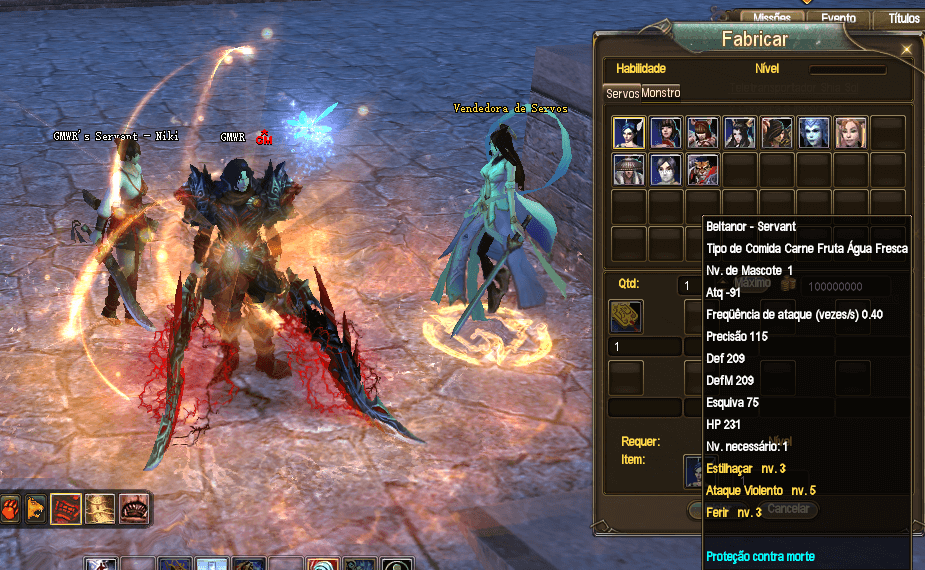
Task: Activate the red paw pet skill
Action: (9, 508)
